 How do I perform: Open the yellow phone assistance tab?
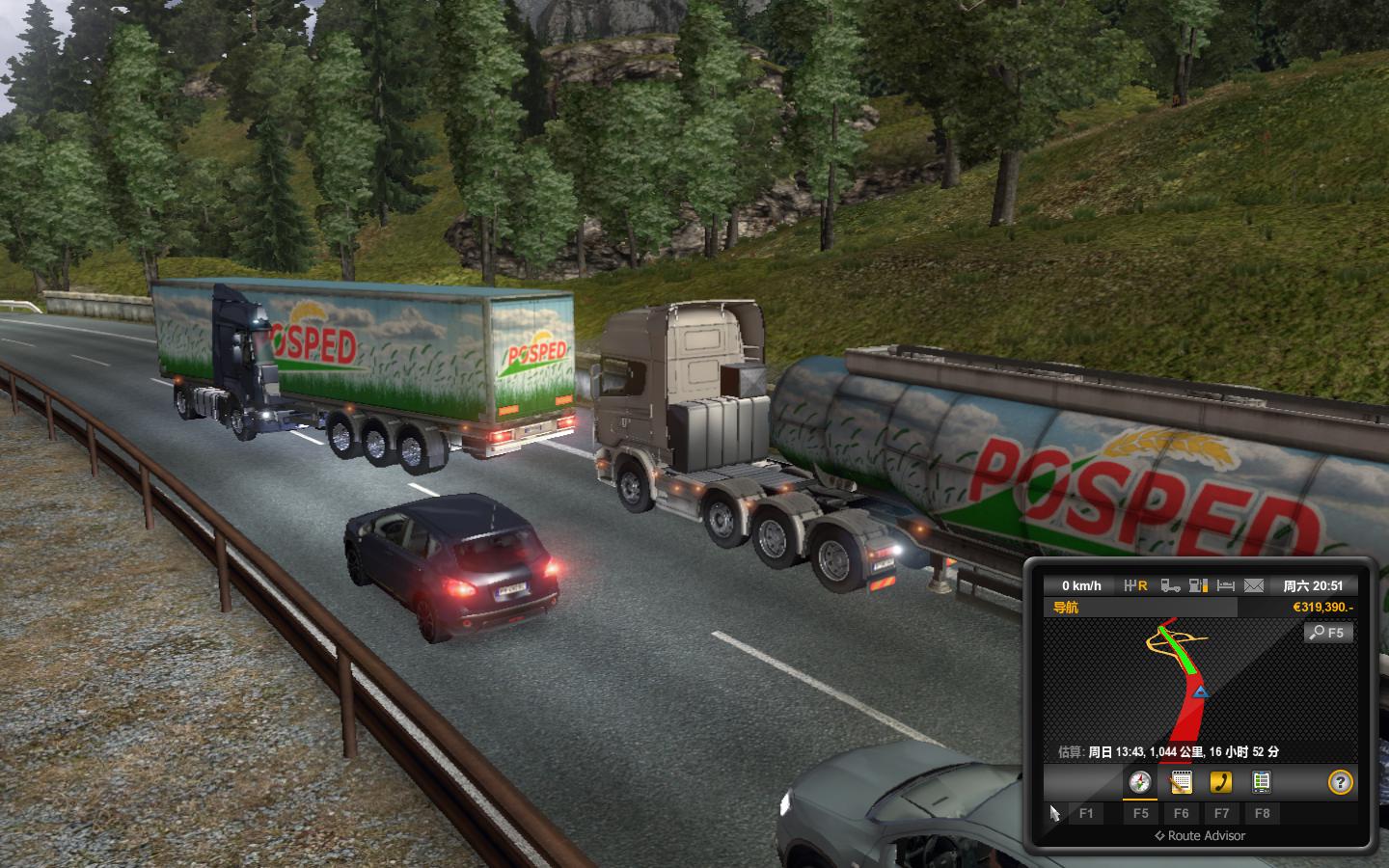[1221, 782]
